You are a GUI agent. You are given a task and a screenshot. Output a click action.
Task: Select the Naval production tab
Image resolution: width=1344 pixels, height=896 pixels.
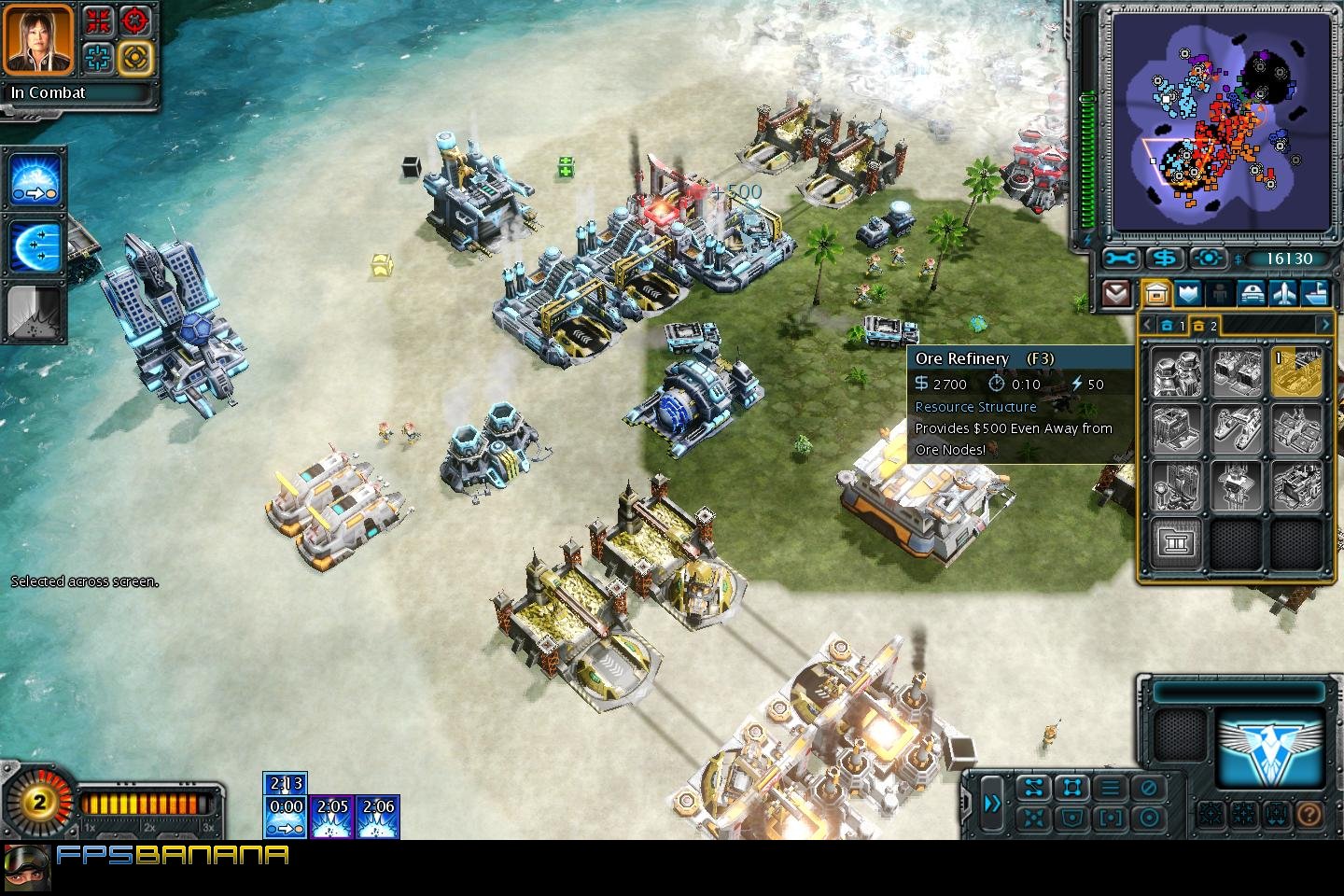[1315, 292]
